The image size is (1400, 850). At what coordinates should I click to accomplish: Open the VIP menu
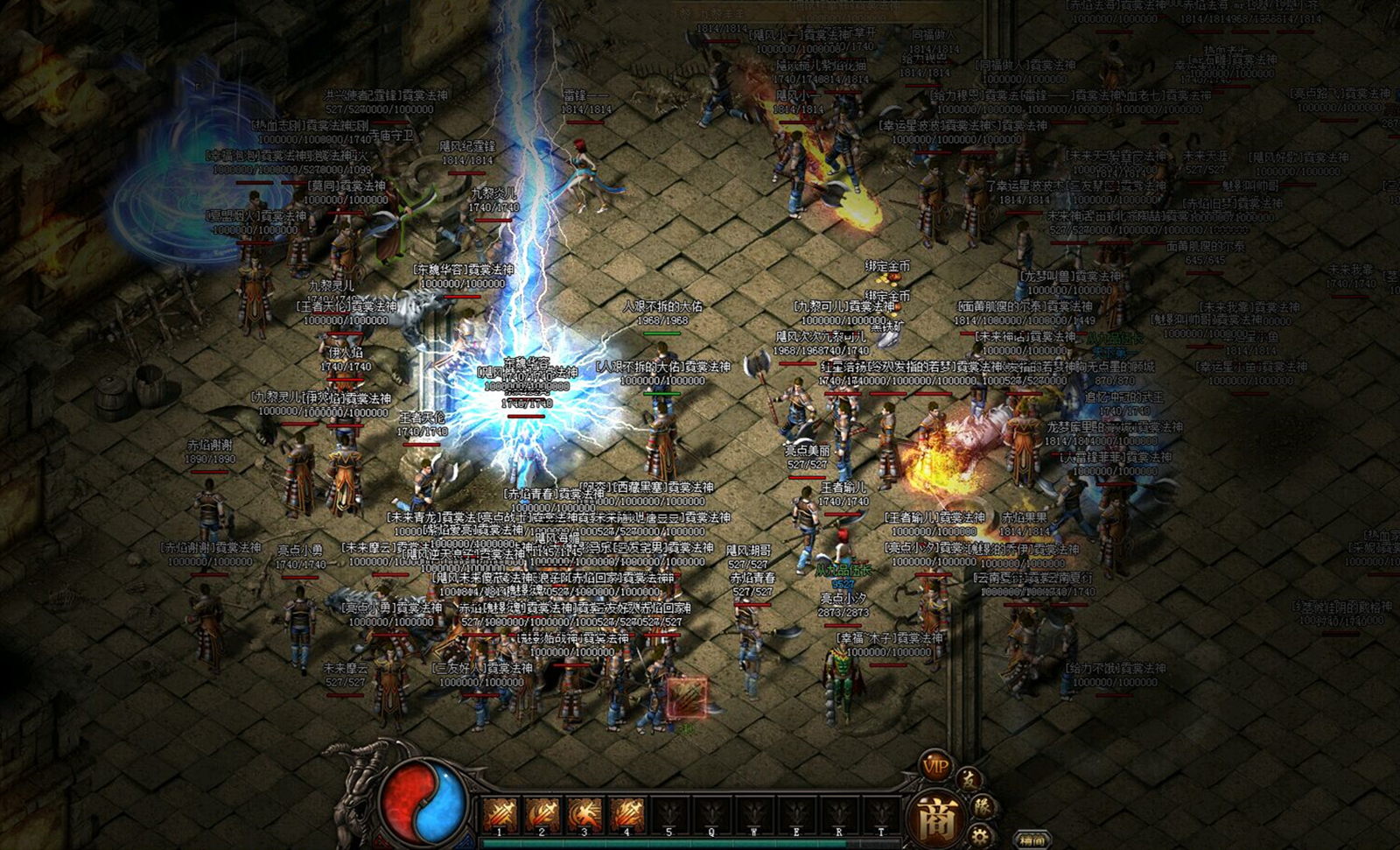coord(935,765)
